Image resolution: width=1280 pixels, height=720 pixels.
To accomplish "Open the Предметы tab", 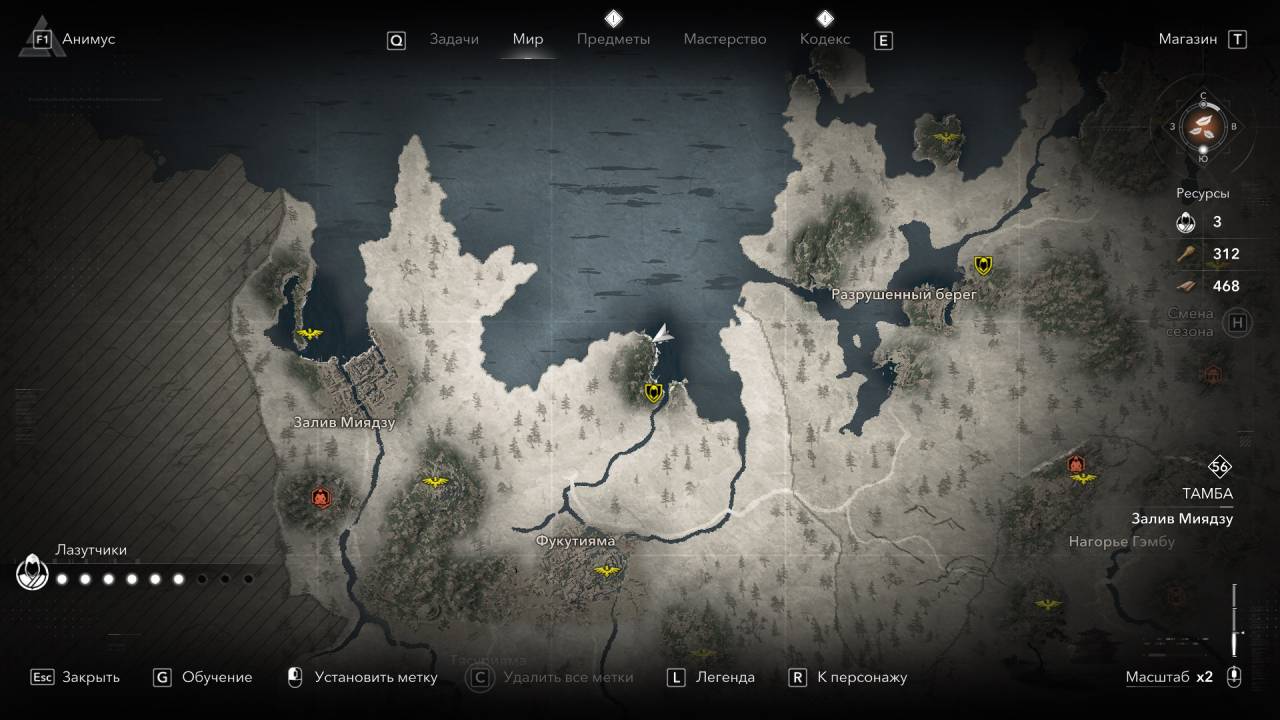I will (613, 39).
